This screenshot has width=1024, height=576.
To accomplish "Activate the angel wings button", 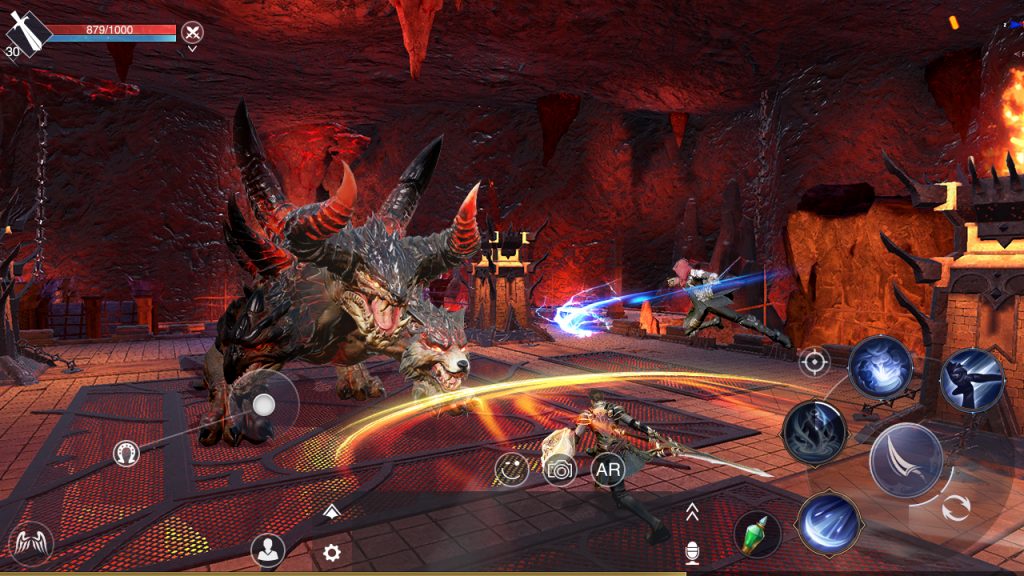I will pyautogui.click(x=30, y=545).
